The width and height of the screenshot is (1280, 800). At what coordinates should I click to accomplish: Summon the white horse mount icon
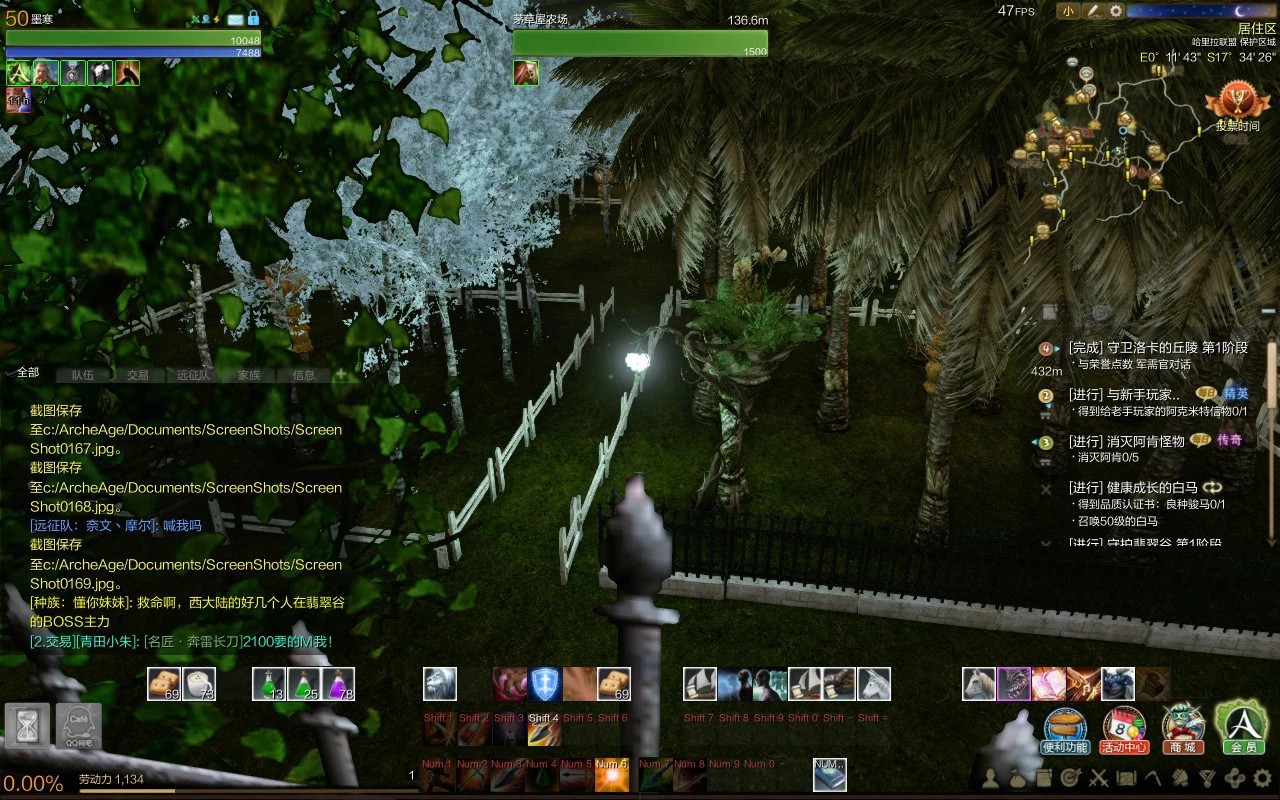pyautogui.click(x=979, y=684)
